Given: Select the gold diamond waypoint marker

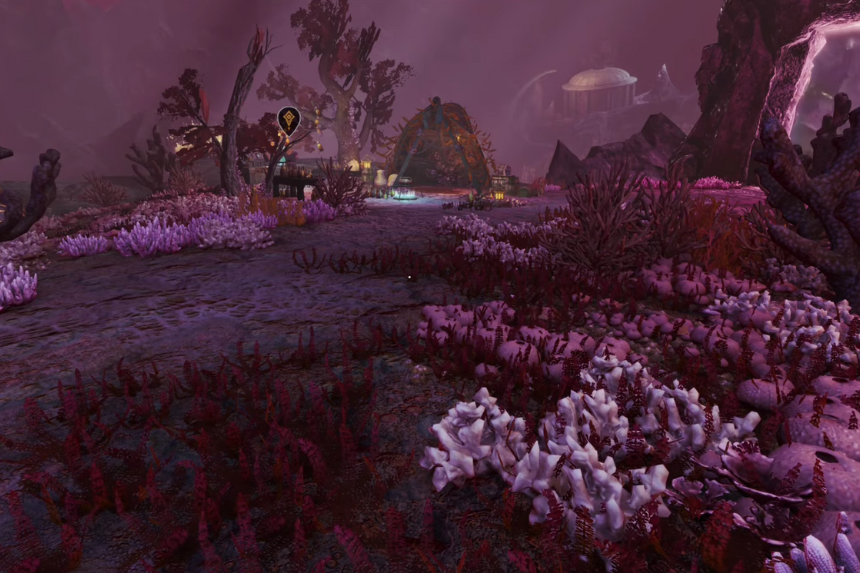Looking at the screenshot, I should (x=288, y=120).
